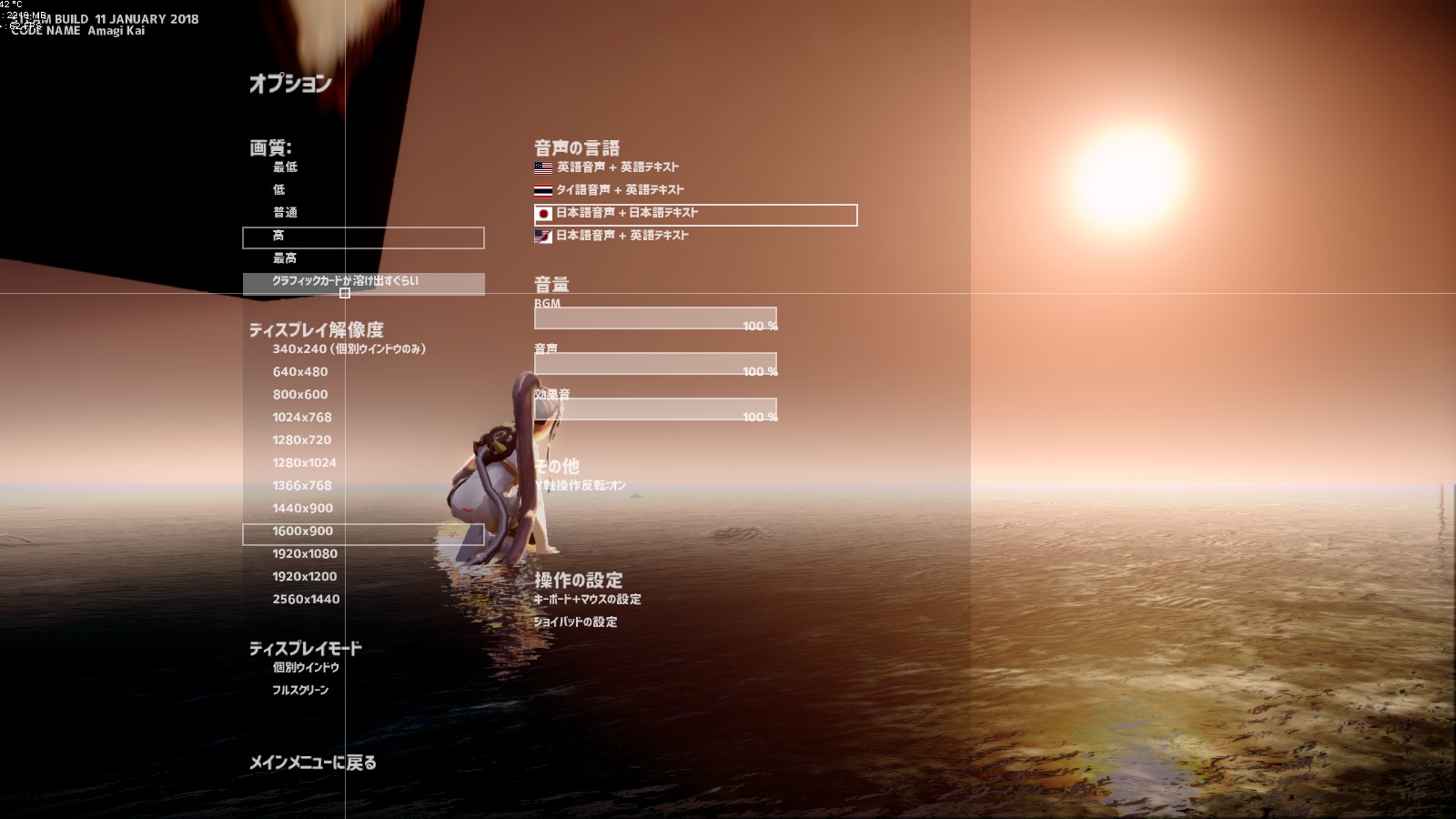This screenshot has height=819, width=1456.
Task: Adjust the 効果音 volume slider
Action: pos(653,407)
